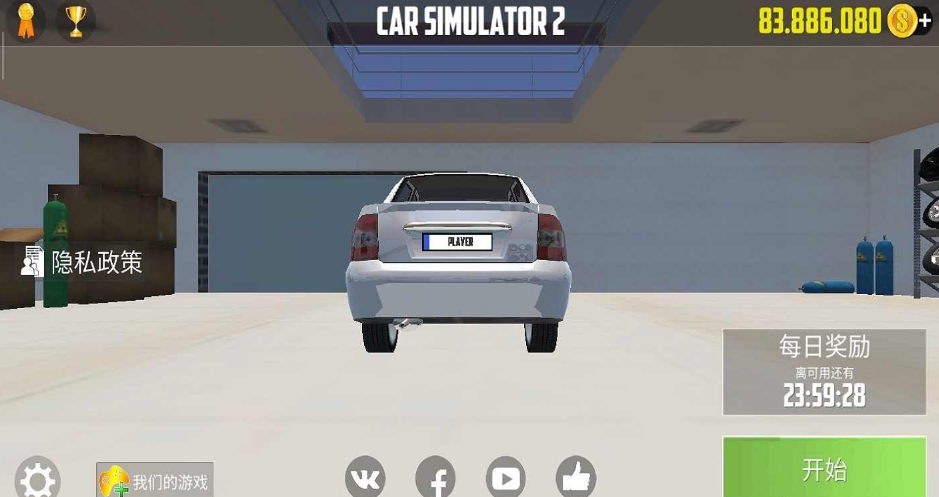This screenshot has width=939, height=497.
Task: Visit the VK social page
Action: point(365,478)
